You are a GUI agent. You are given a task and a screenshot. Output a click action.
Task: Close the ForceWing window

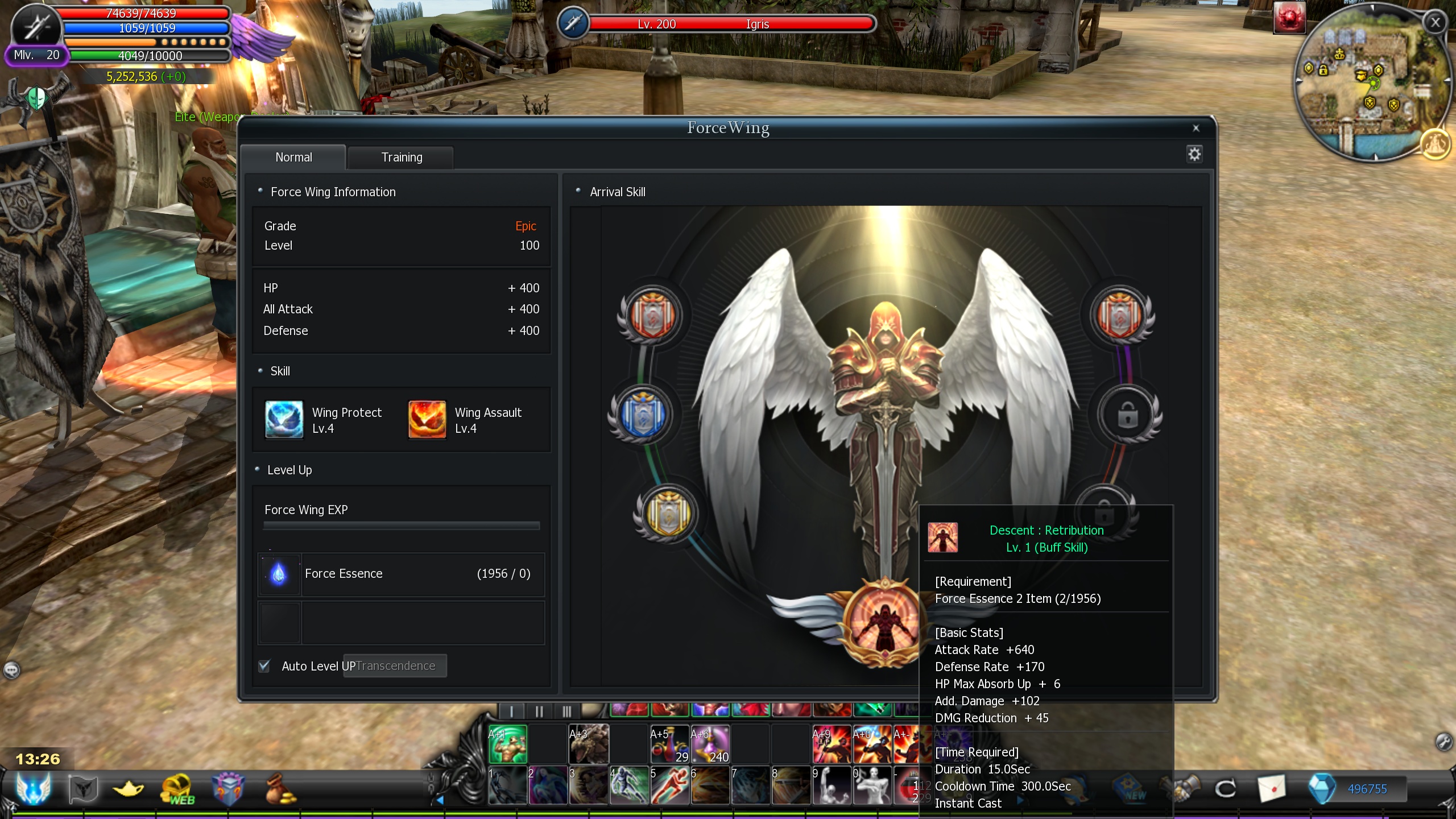click(1196, 129)
